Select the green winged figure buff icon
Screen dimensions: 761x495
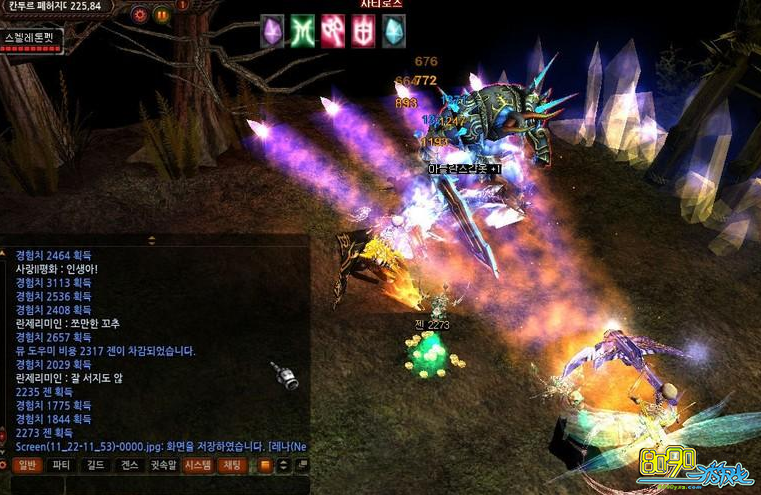click(302, 30)
